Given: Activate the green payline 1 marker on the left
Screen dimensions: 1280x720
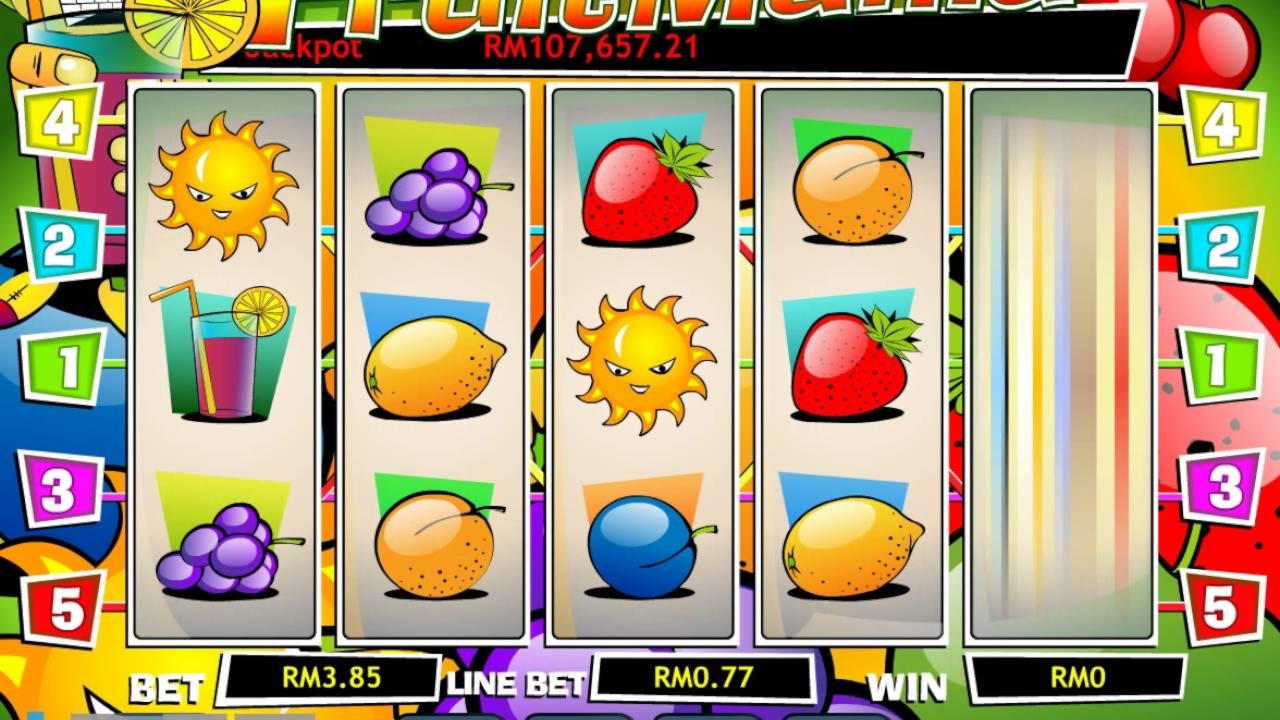Looking at the screenshot, I should [64, 366].
